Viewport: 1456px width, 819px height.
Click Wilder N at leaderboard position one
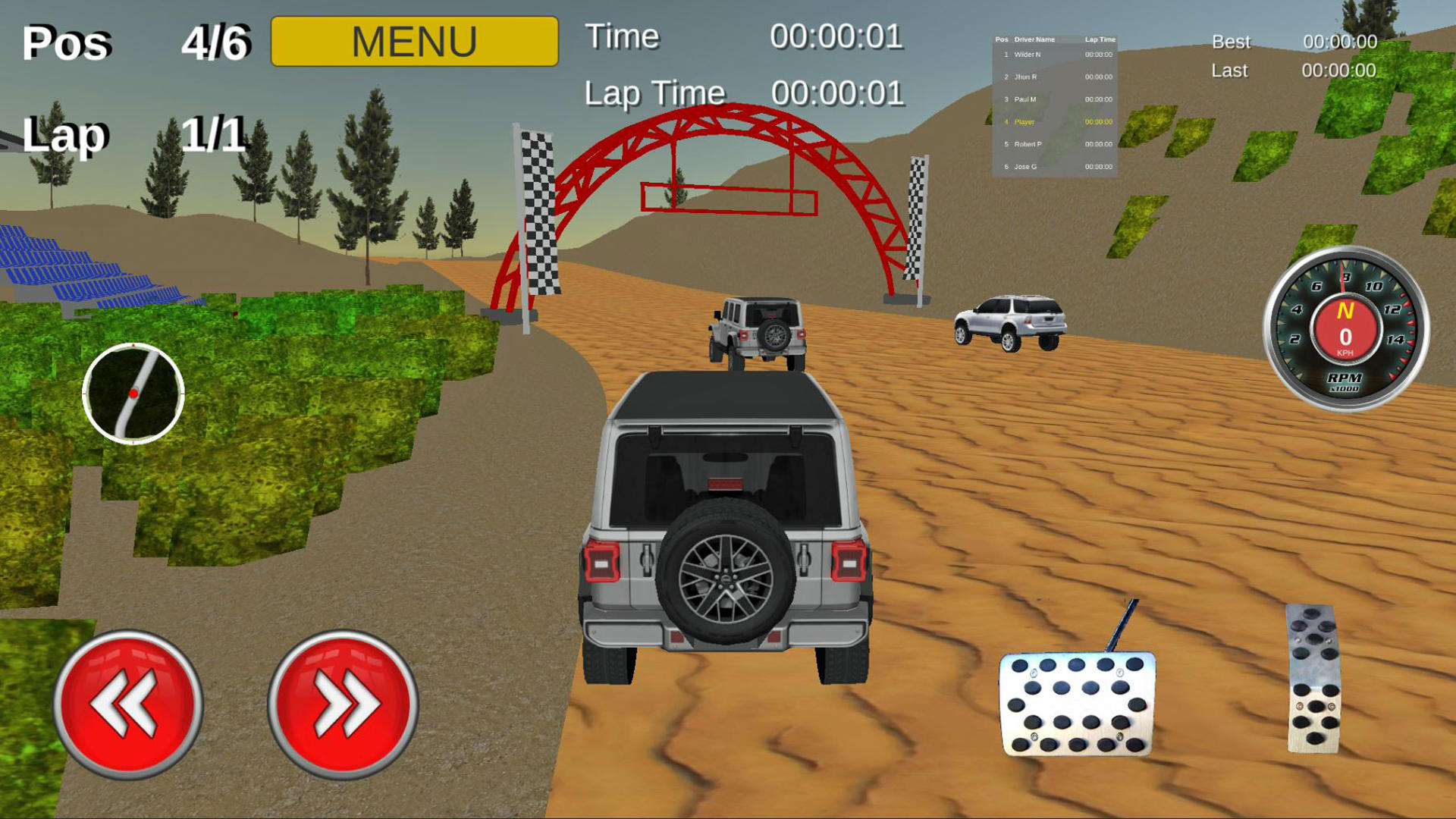point(1028,54)
